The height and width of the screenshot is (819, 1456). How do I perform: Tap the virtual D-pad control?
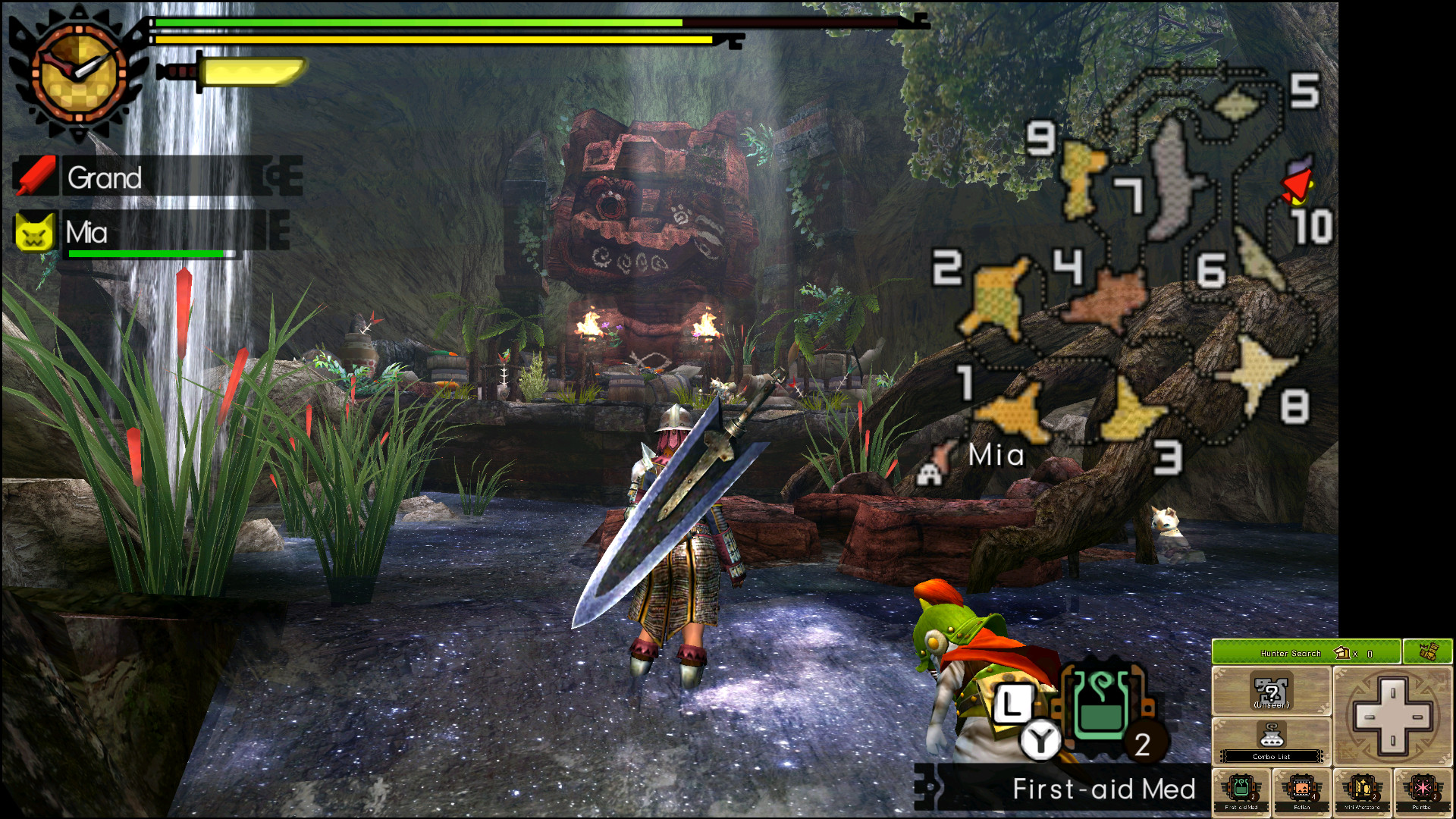(x=1392, y=716)
